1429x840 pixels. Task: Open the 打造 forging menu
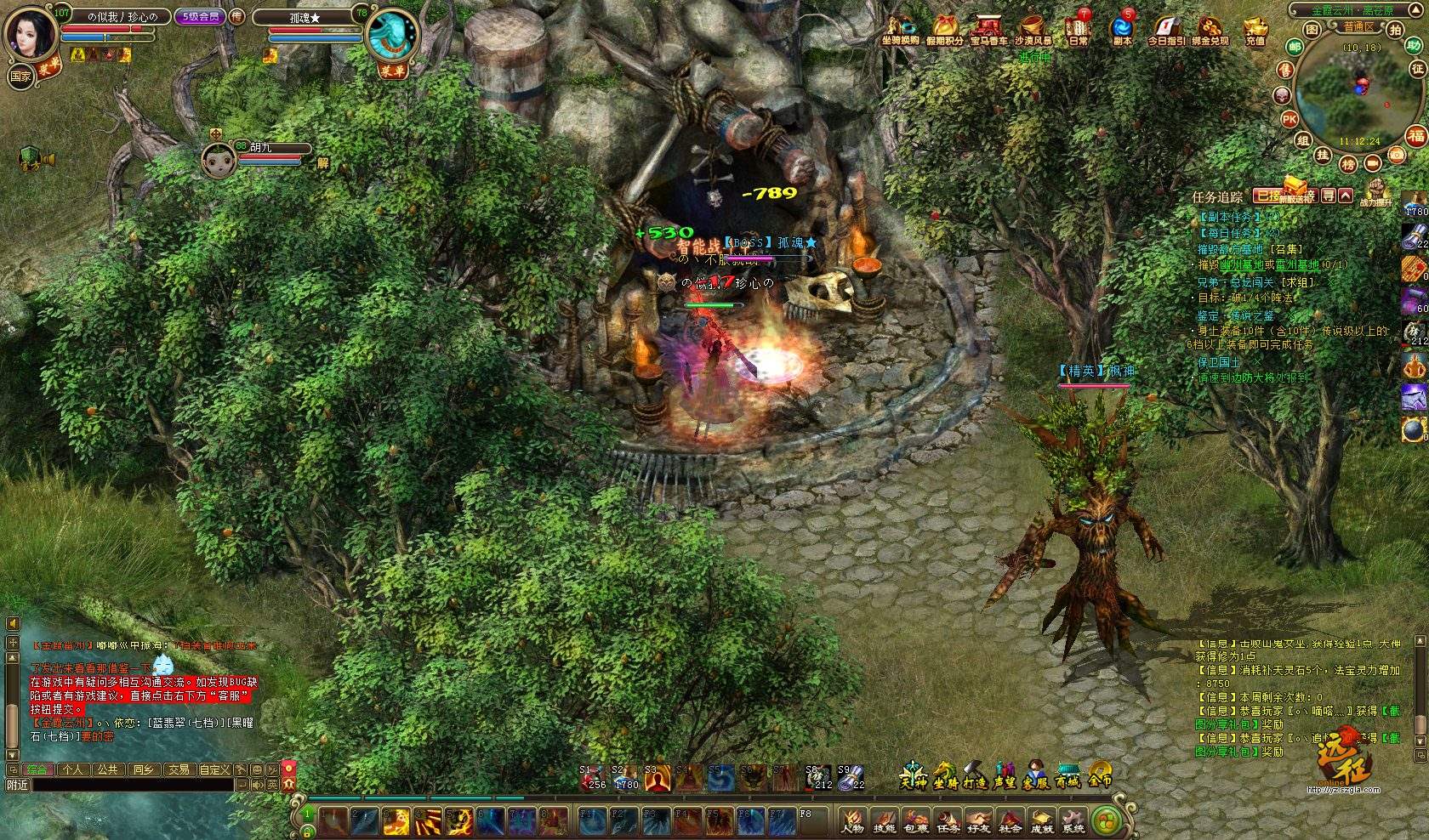[975, 775]
